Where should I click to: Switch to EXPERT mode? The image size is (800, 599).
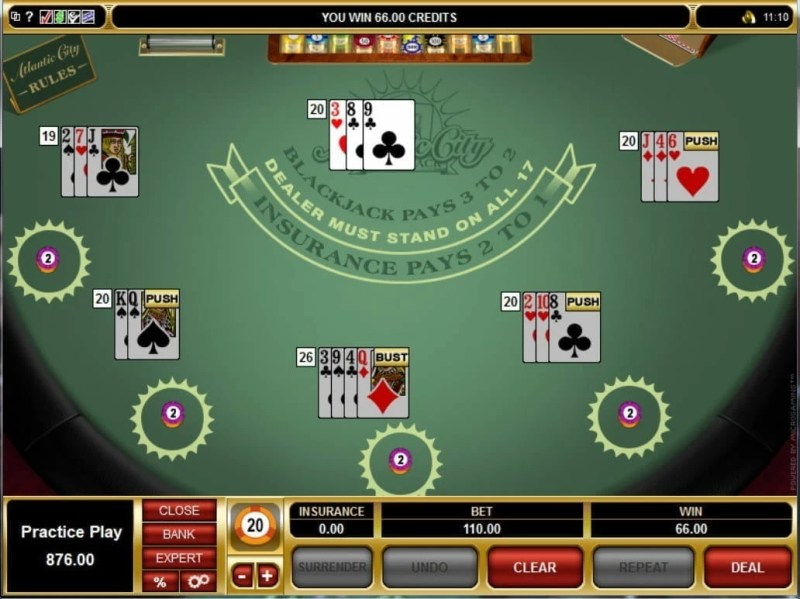point(179,558)
